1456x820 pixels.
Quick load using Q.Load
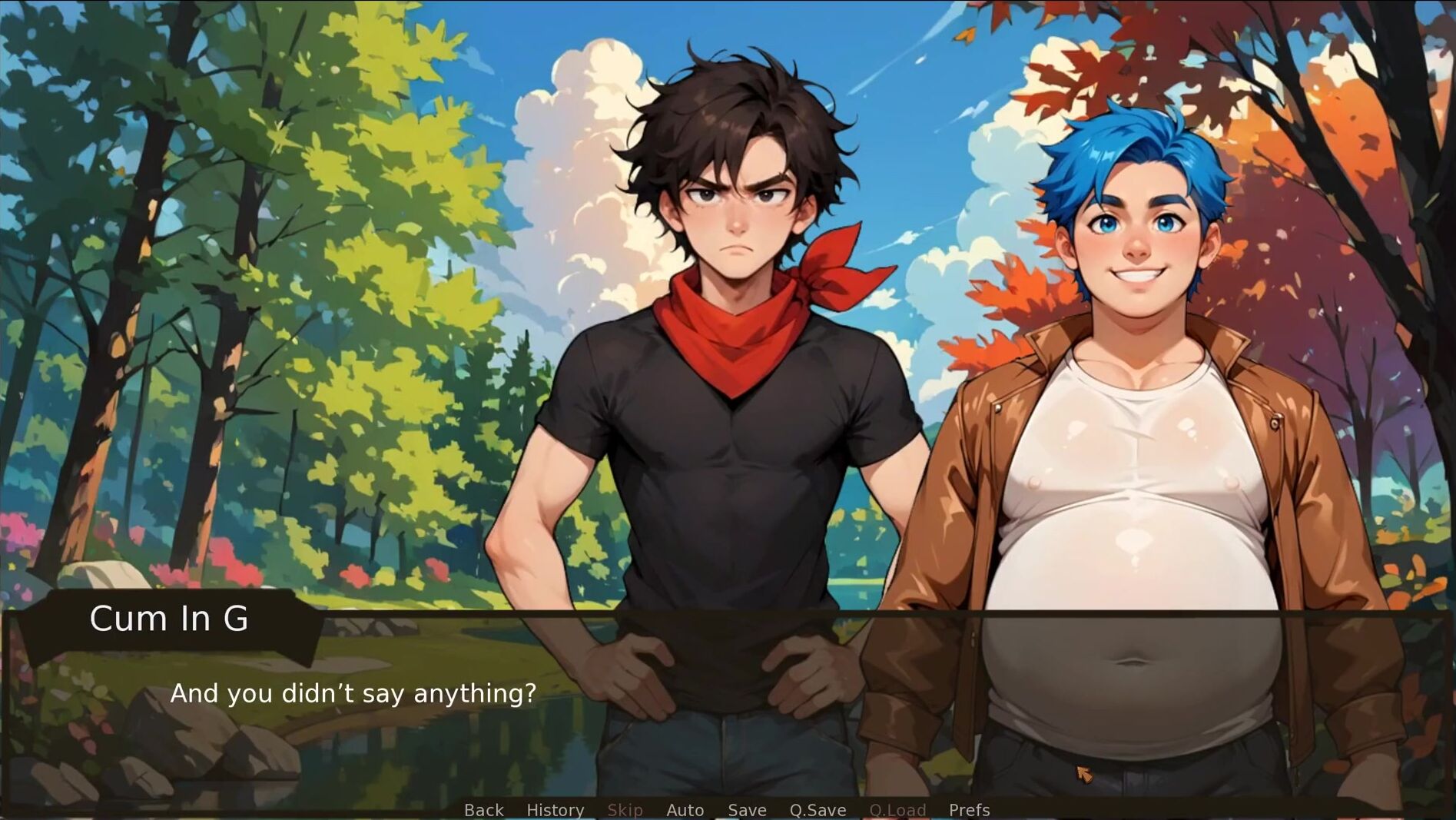[897, 810]
